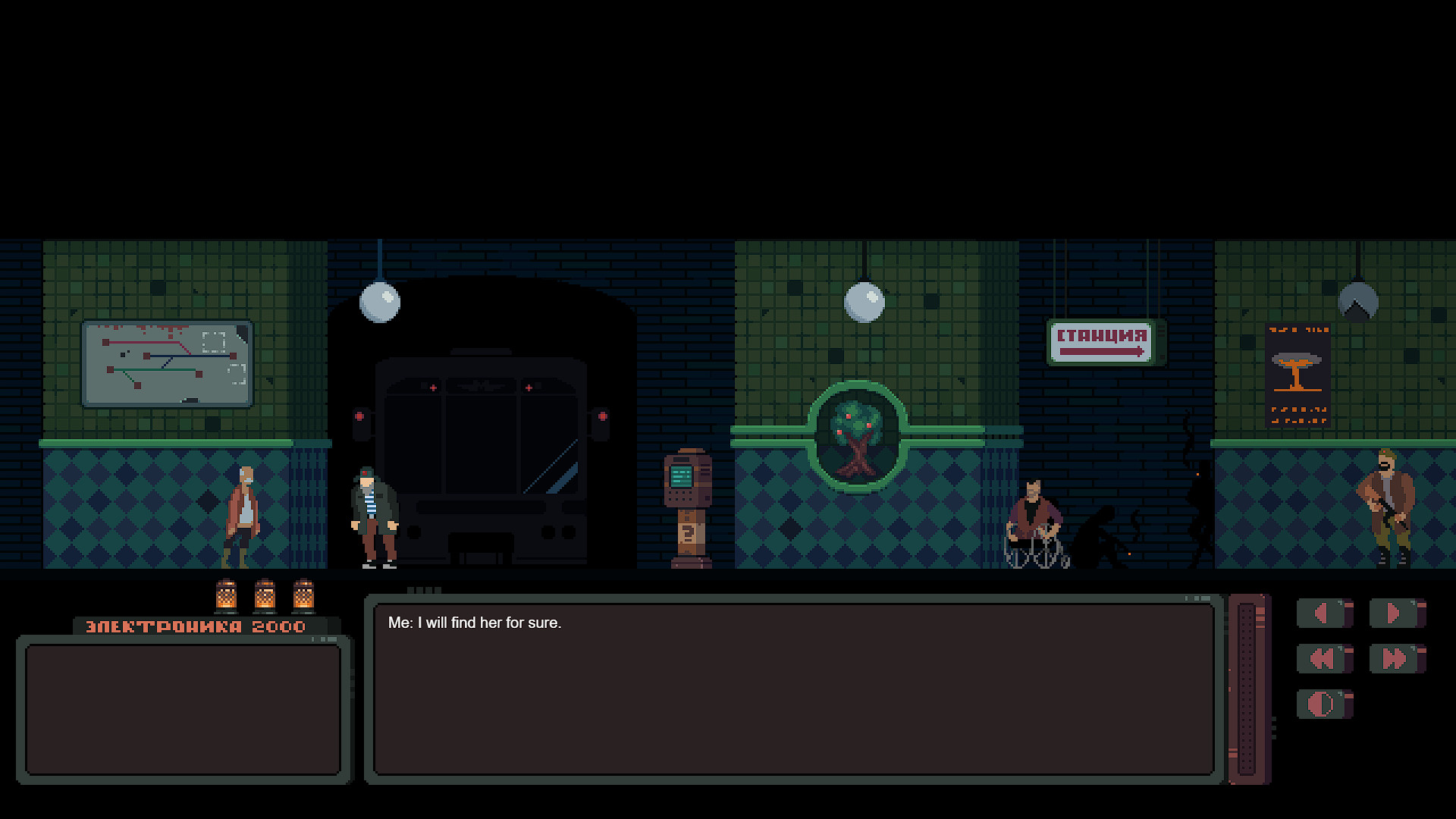1456x819 pixels.
Task: Select the previous-dialogue left arrow icon
Action: coord(1324,613)
